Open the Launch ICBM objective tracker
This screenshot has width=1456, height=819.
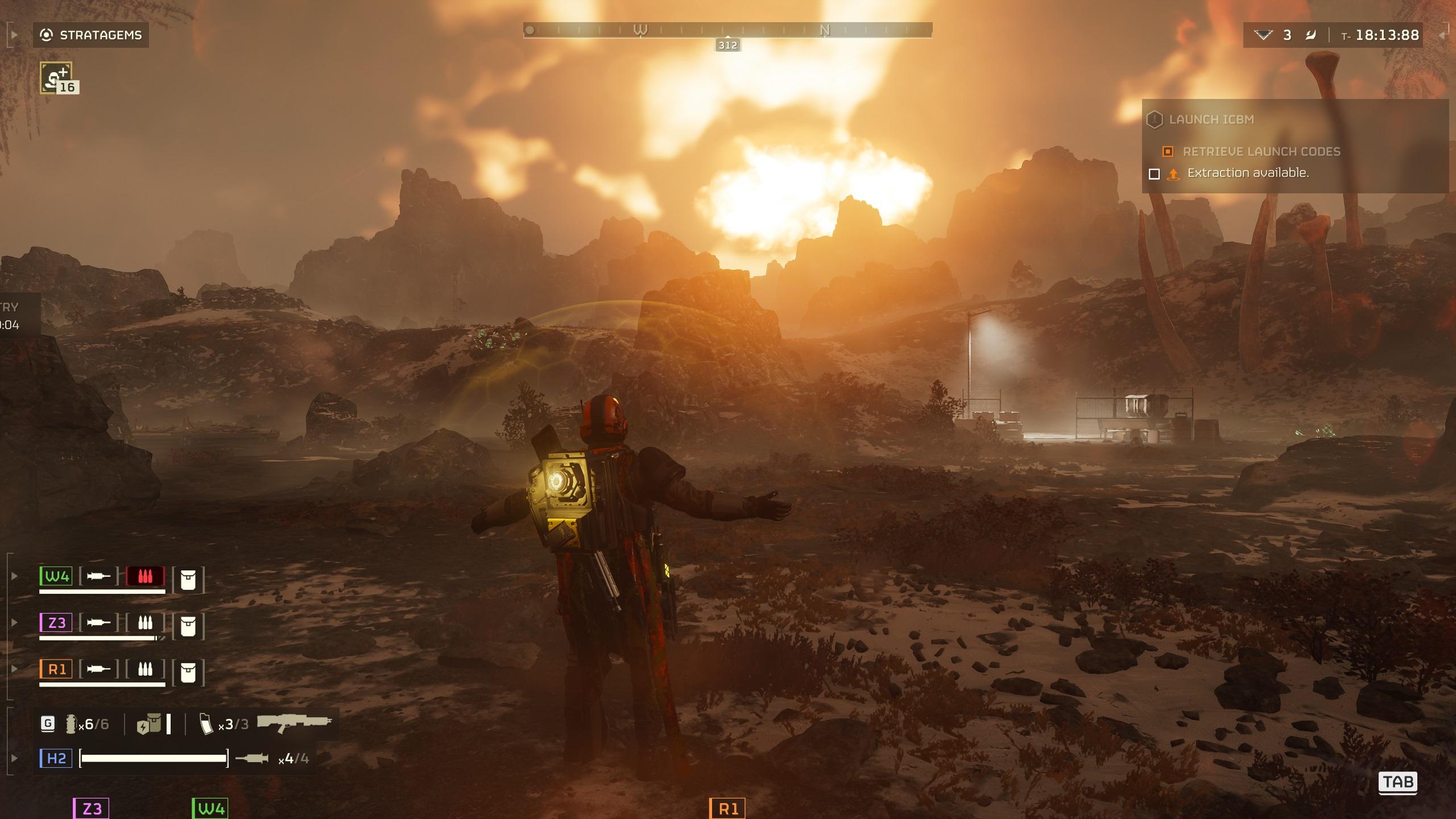coord(1211,119)
